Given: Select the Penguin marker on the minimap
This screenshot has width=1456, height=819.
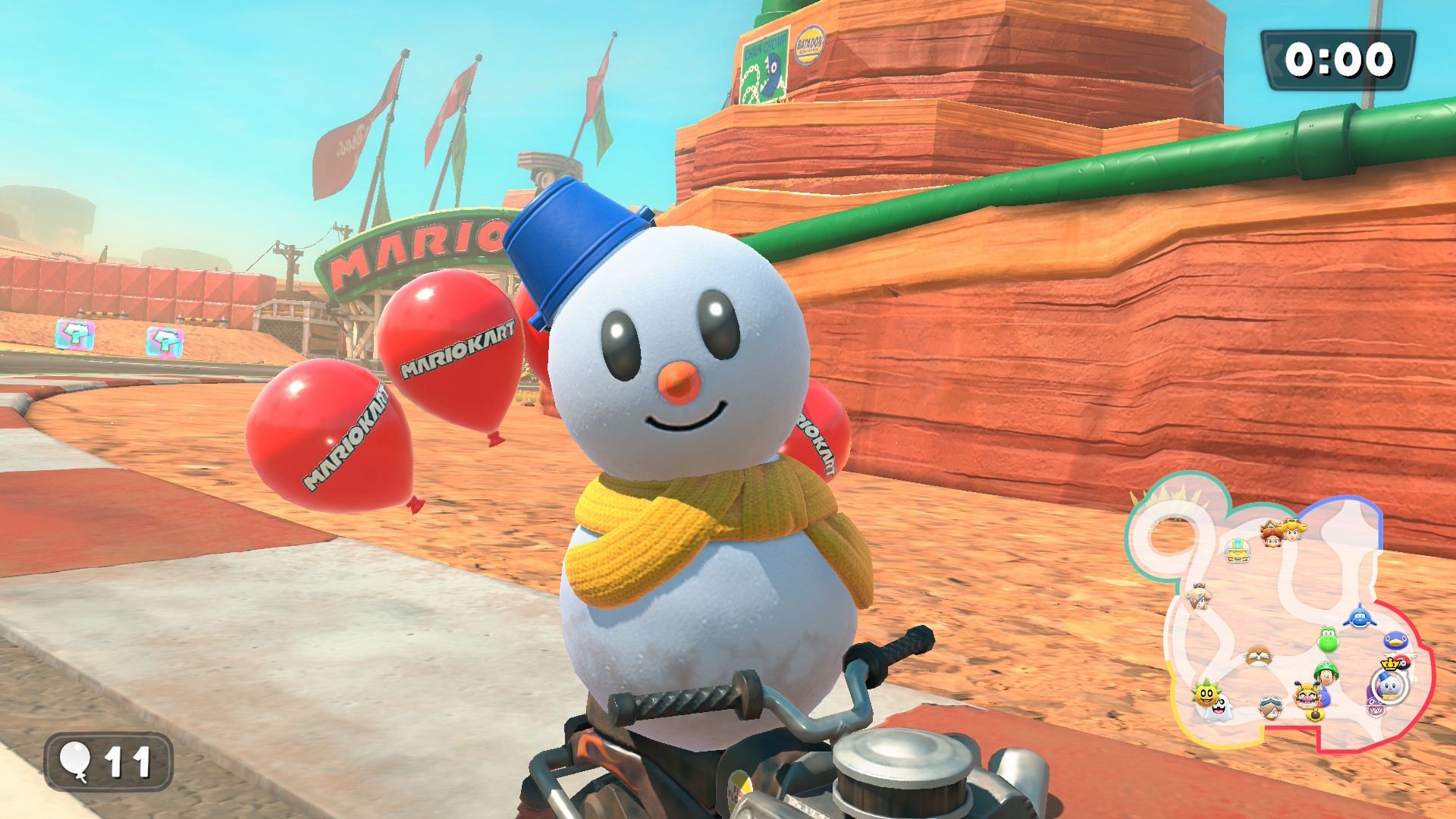Looking at the screenshot, I should coord(1395,642).
